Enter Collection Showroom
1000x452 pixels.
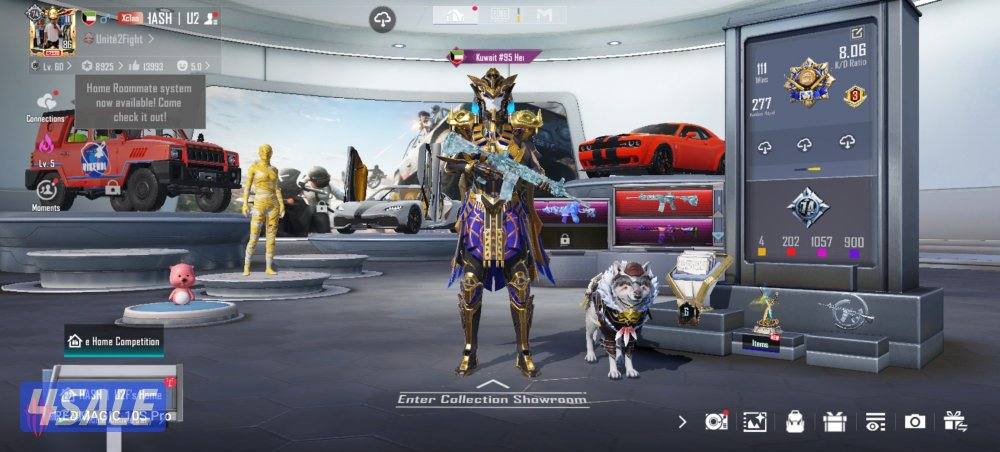tap(491, 398)
